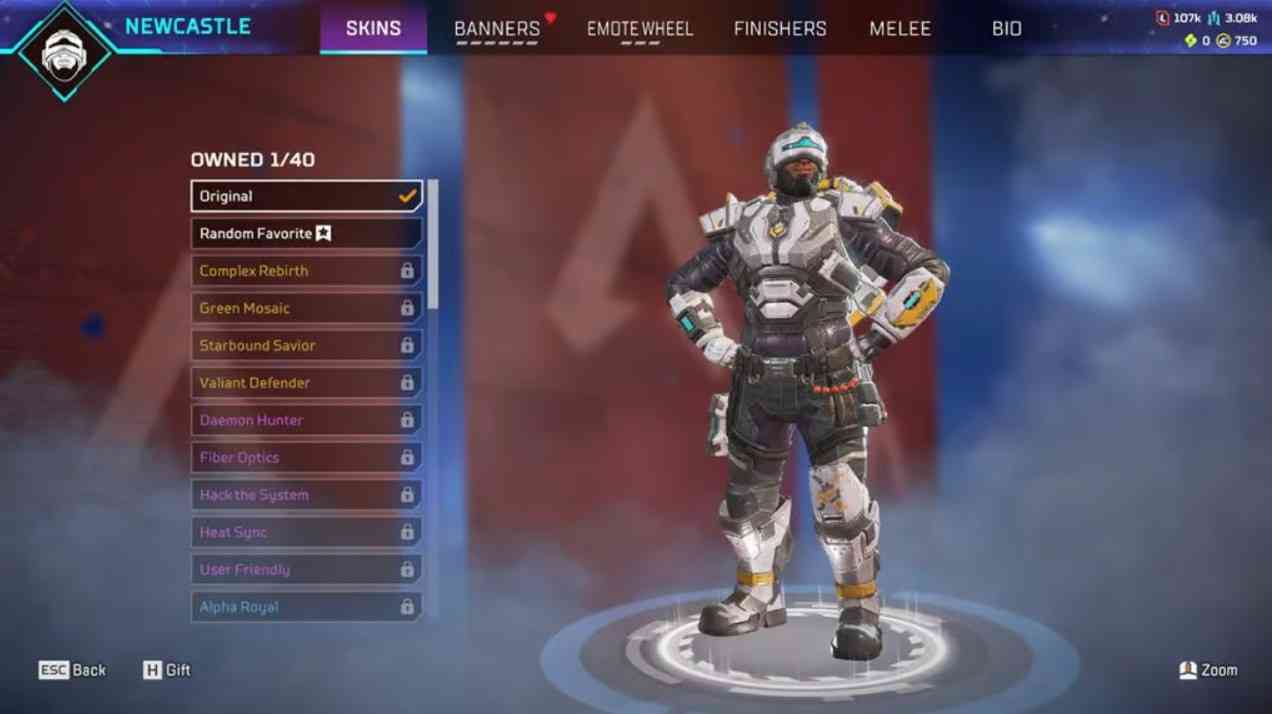This screenshot has height=714, width=1272.
Task: Go to the Melee tab
Action: (x=900, y=29)
